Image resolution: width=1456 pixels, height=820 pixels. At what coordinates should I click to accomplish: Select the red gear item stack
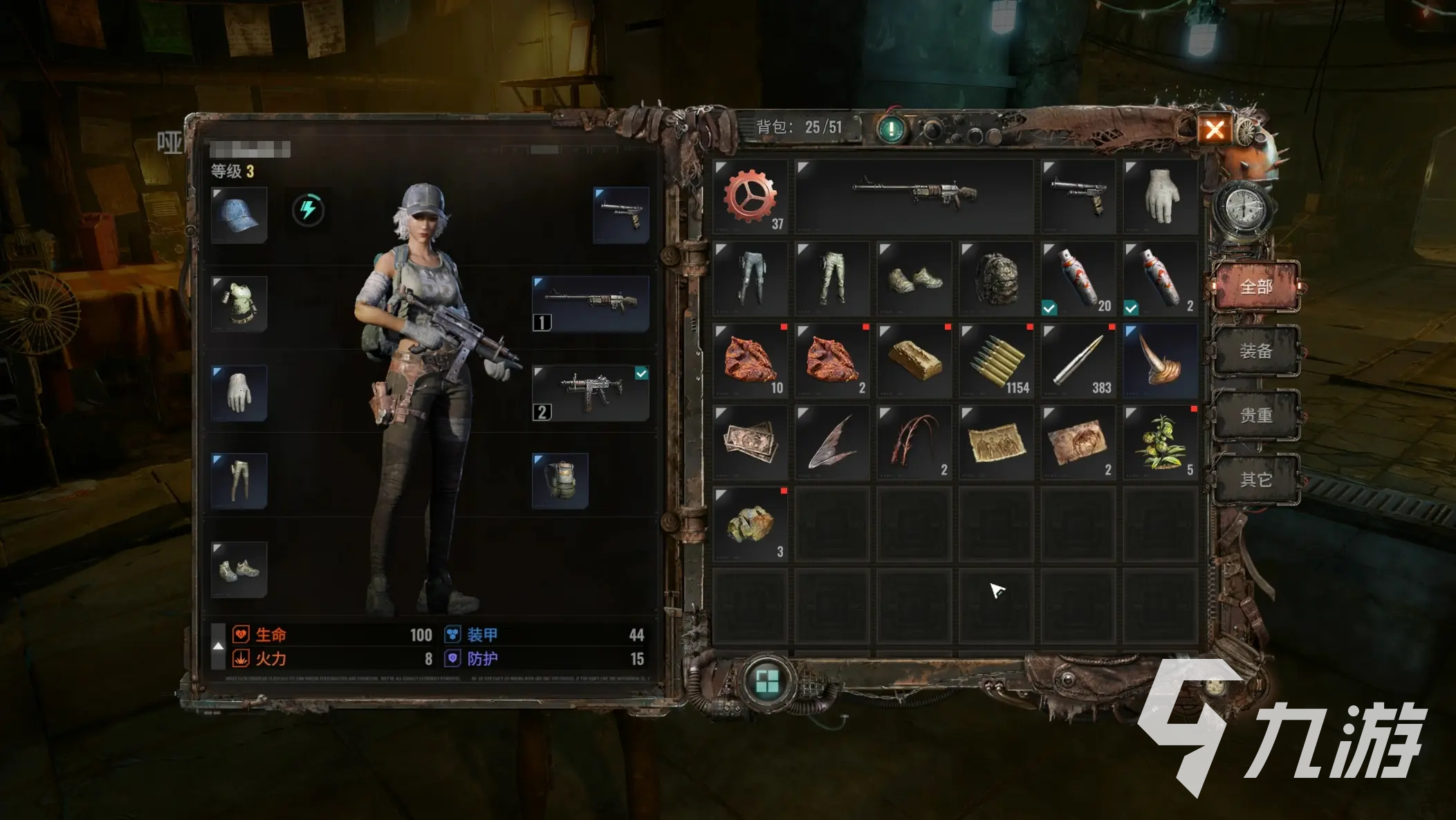(750, 197)
